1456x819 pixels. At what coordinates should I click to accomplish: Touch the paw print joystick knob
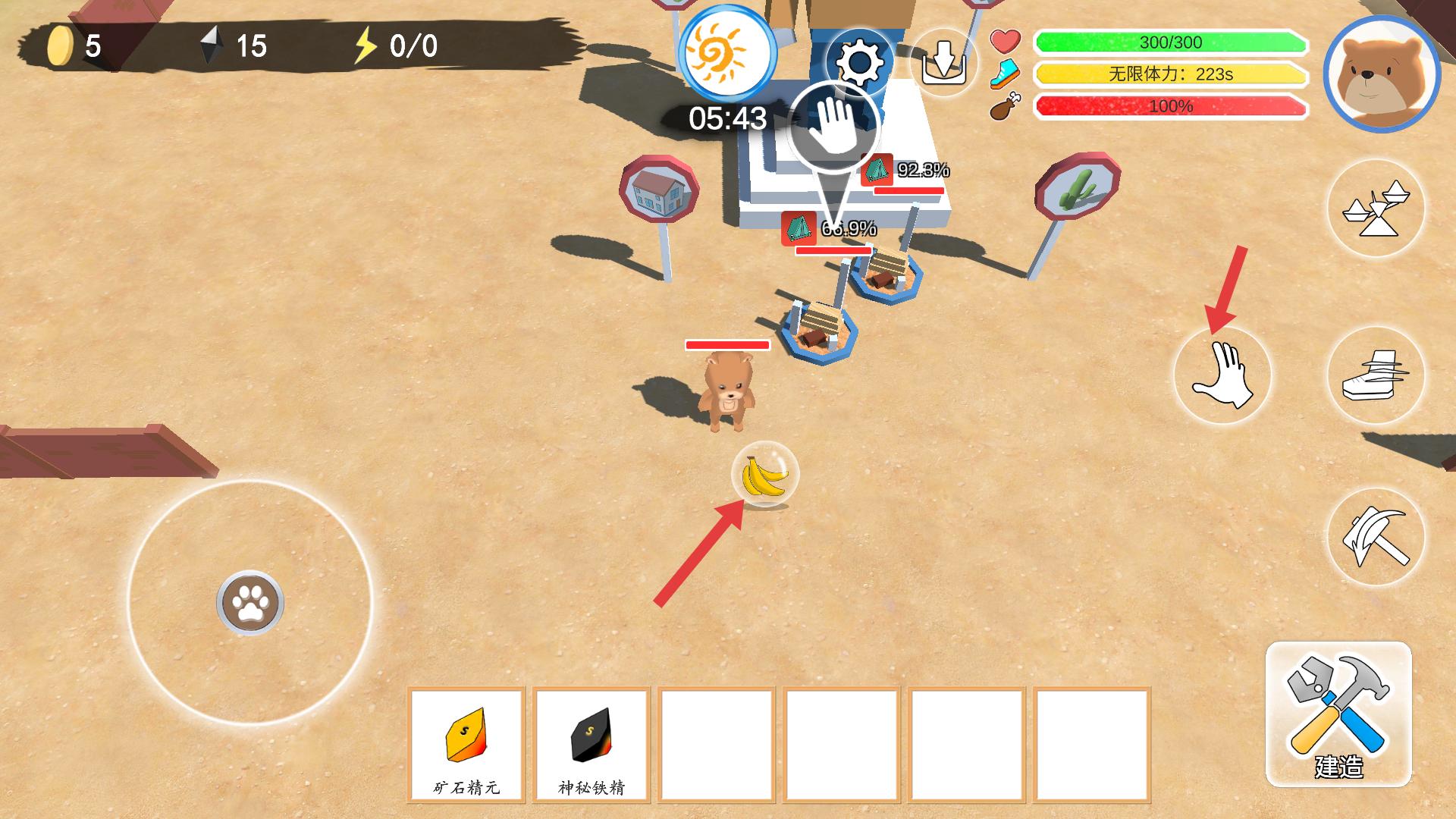pyautogui.click(x=250, y=603)
